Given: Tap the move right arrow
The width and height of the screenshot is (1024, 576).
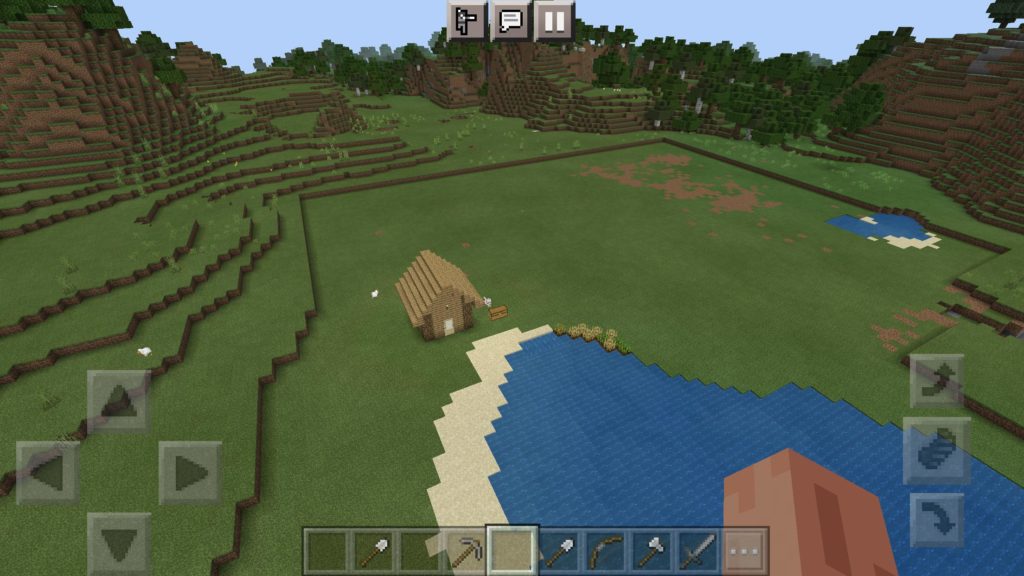Looking at the screenshot, I should click(x=190, y=472).
